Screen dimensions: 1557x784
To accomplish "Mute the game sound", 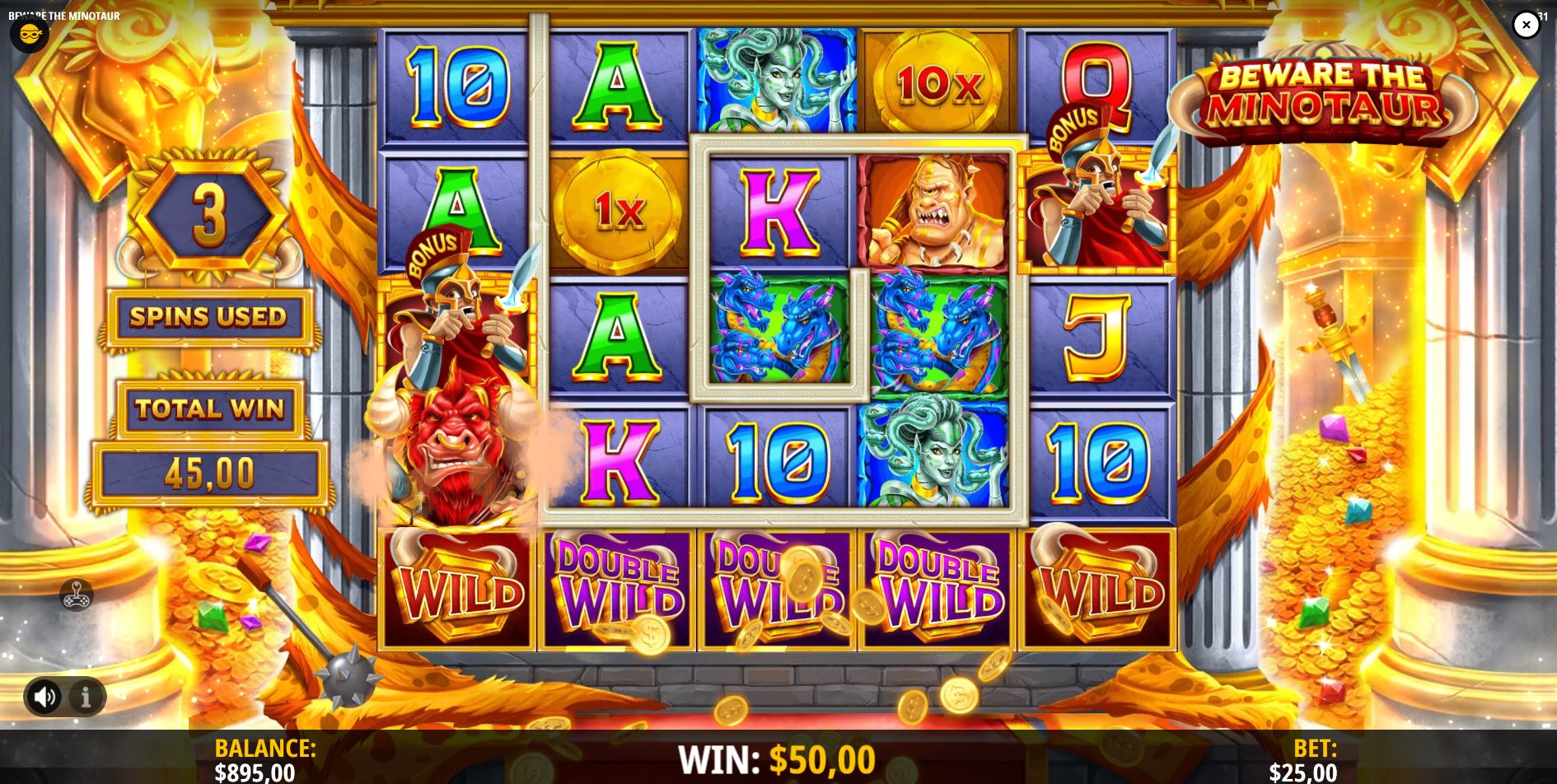I will [x=45, y=696].
